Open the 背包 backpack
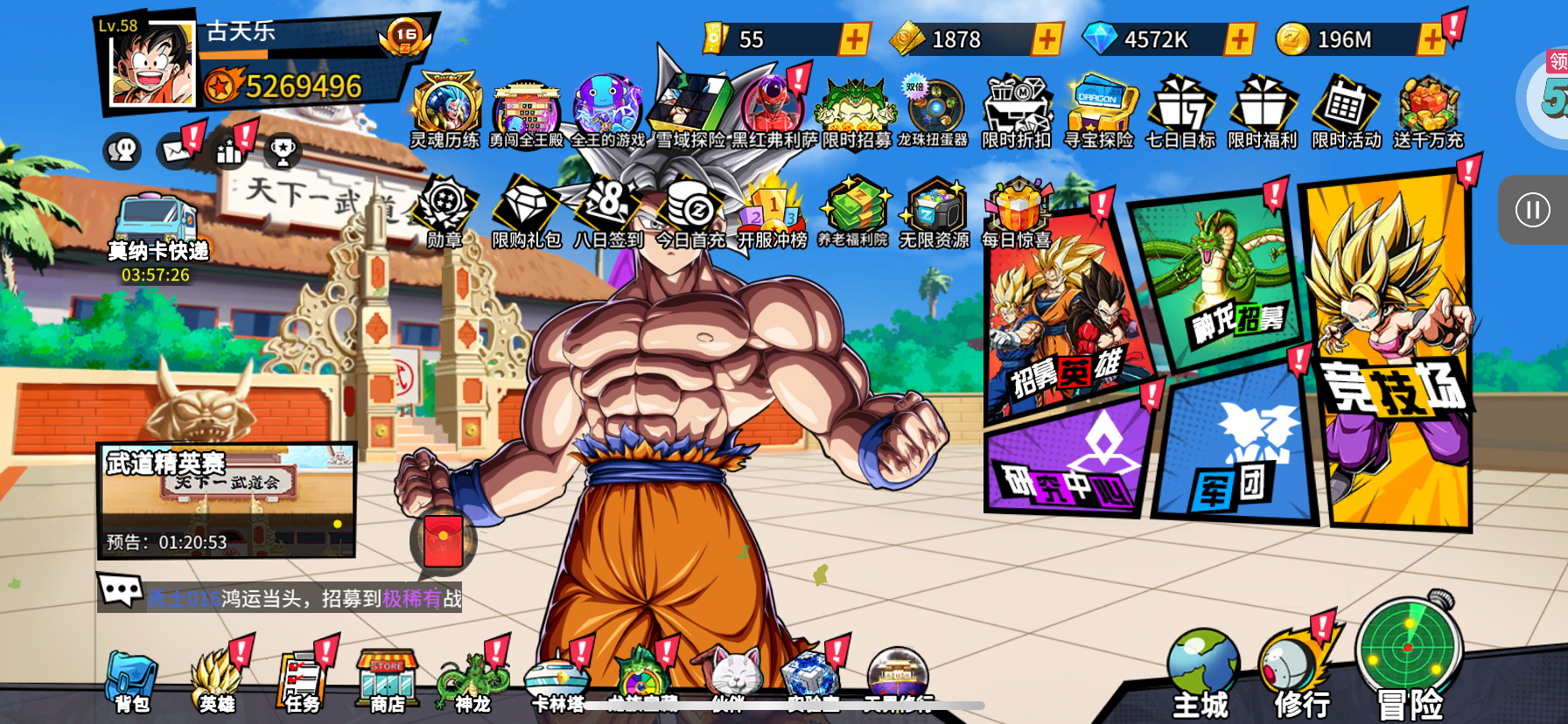This screenshot has height=724, width=1568. point(131,682)
